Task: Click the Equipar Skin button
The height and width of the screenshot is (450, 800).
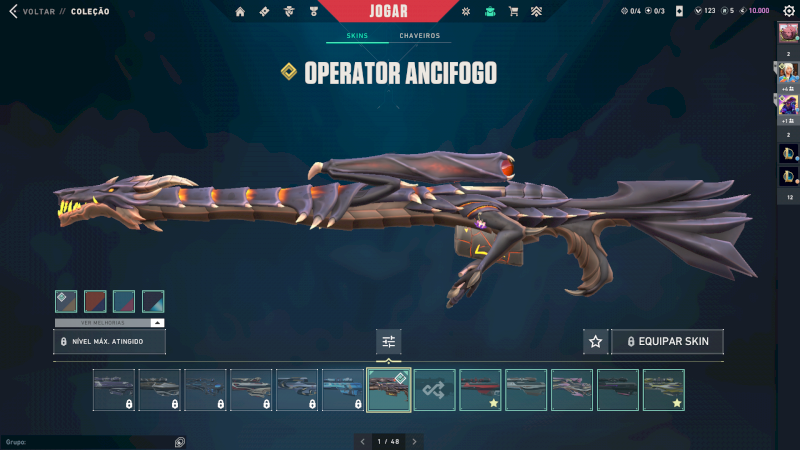Action: (x=667, y=342)
